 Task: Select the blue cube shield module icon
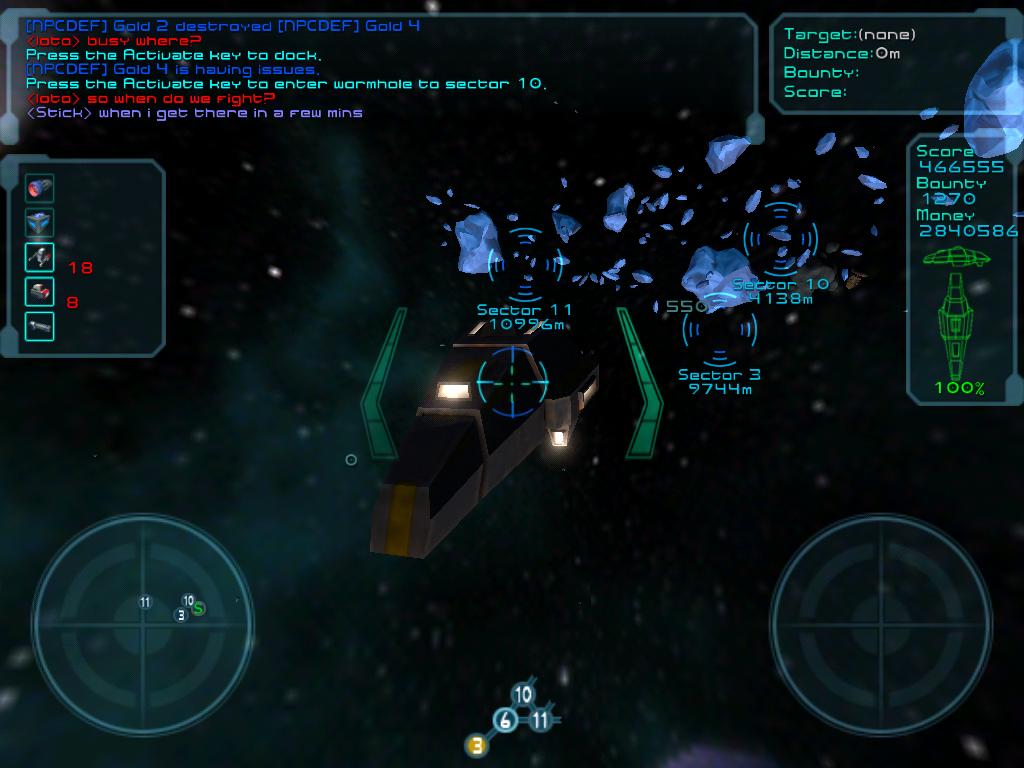[x=40, y=222]
